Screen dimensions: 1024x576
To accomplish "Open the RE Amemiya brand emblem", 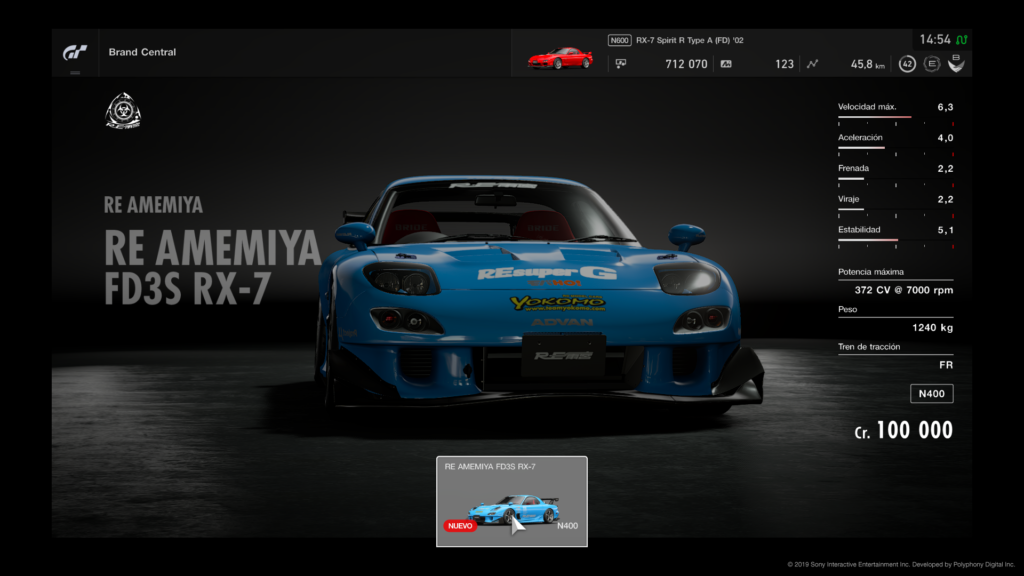I will click(123, 111).
